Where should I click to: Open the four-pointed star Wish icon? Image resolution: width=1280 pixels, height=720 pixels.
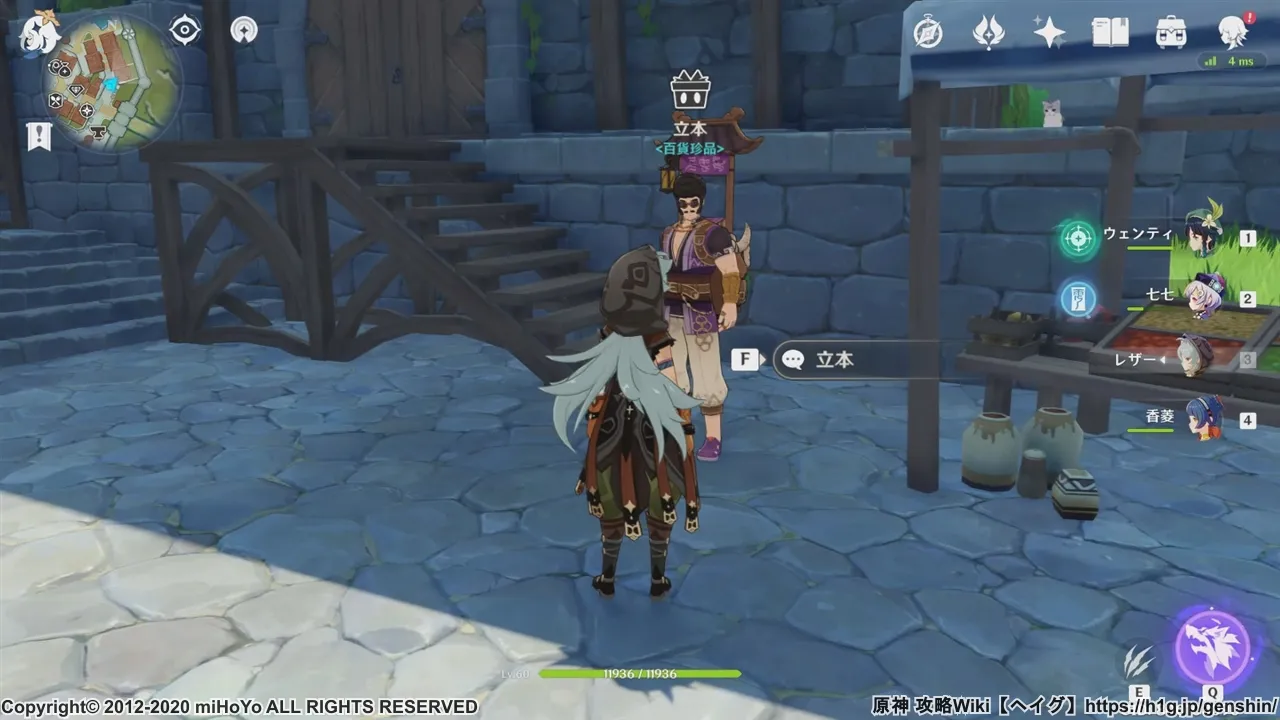[1049, 33]
